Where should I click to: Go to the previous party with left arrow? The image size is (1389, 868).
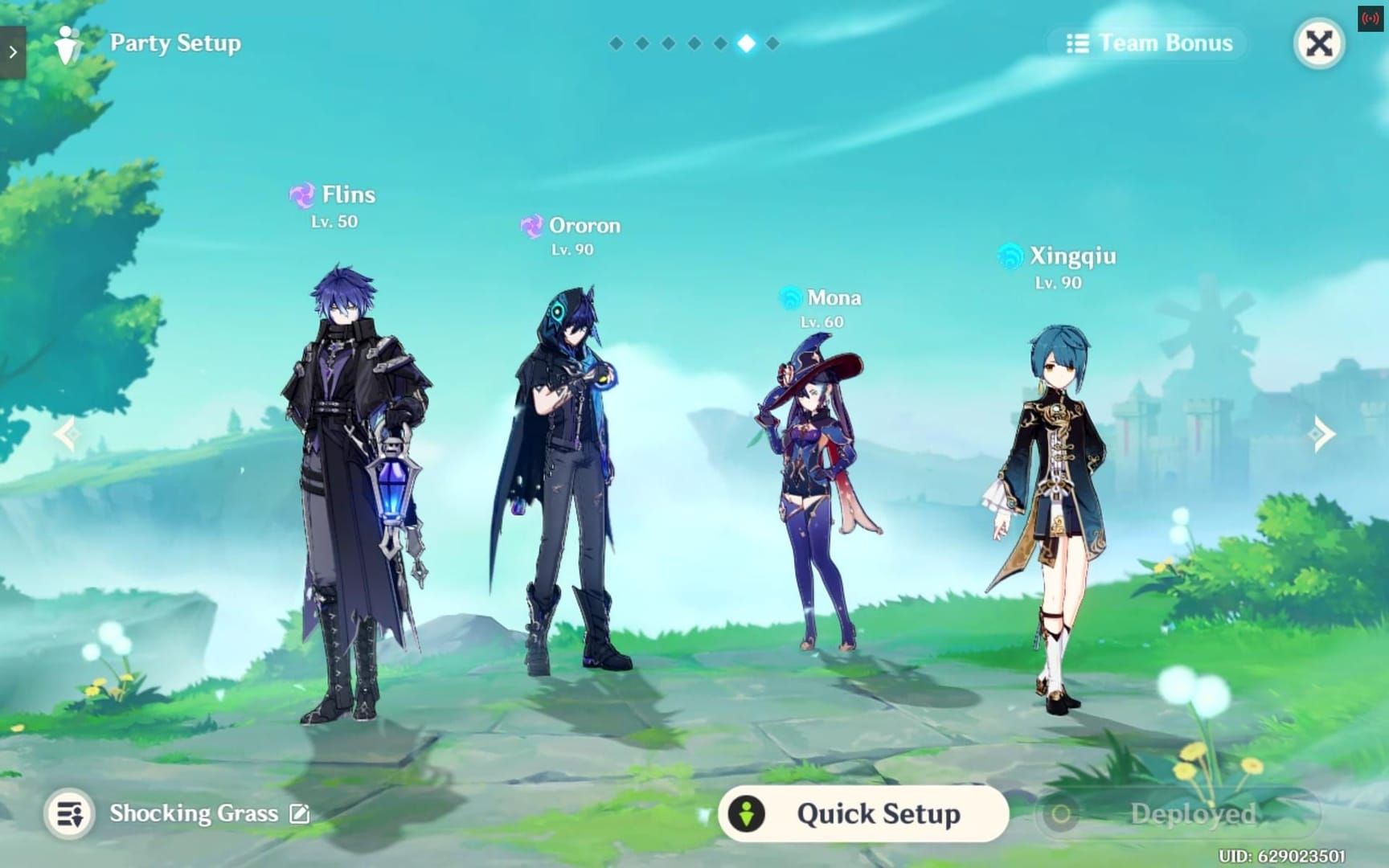pyautogui.click(x=66, y=435)
